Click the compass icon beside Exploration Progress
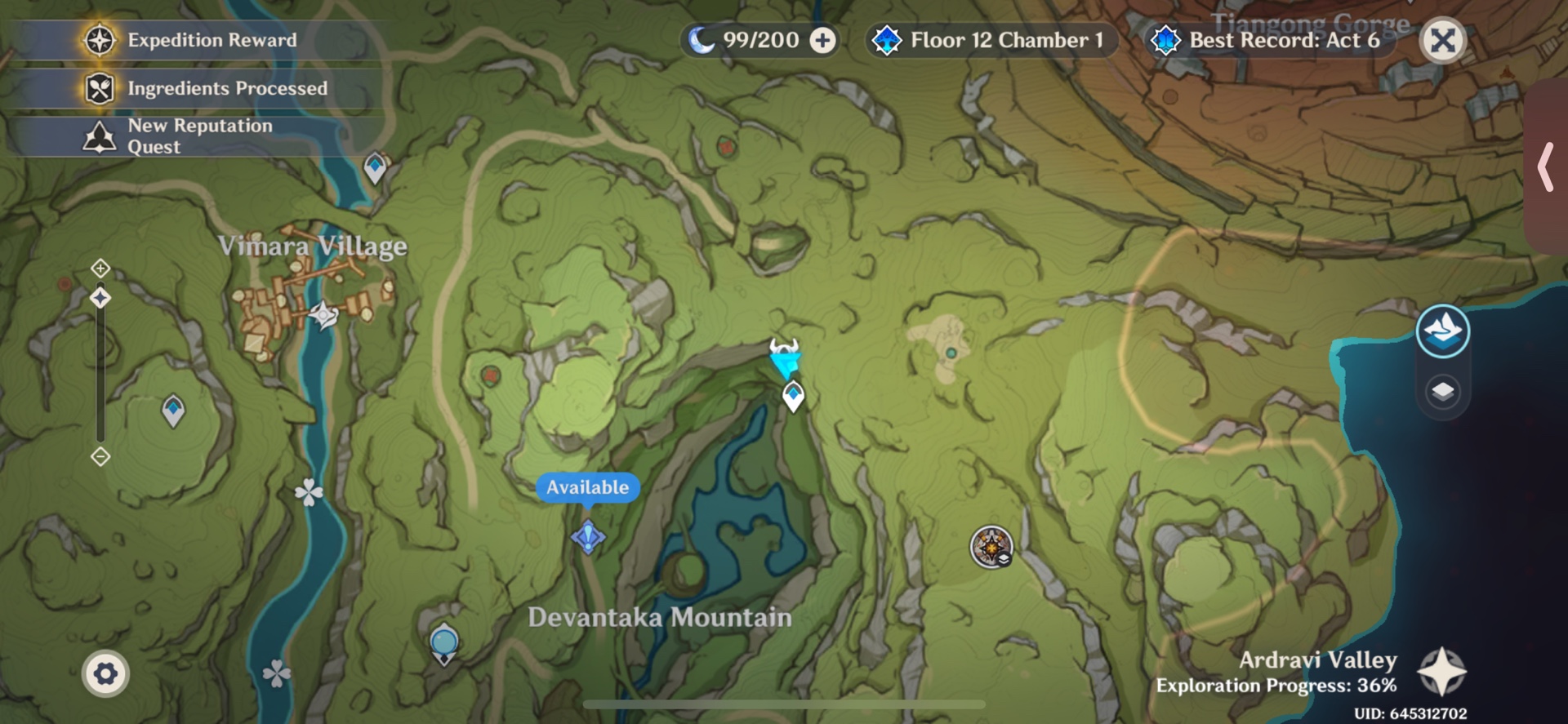 coord(1443,670)
